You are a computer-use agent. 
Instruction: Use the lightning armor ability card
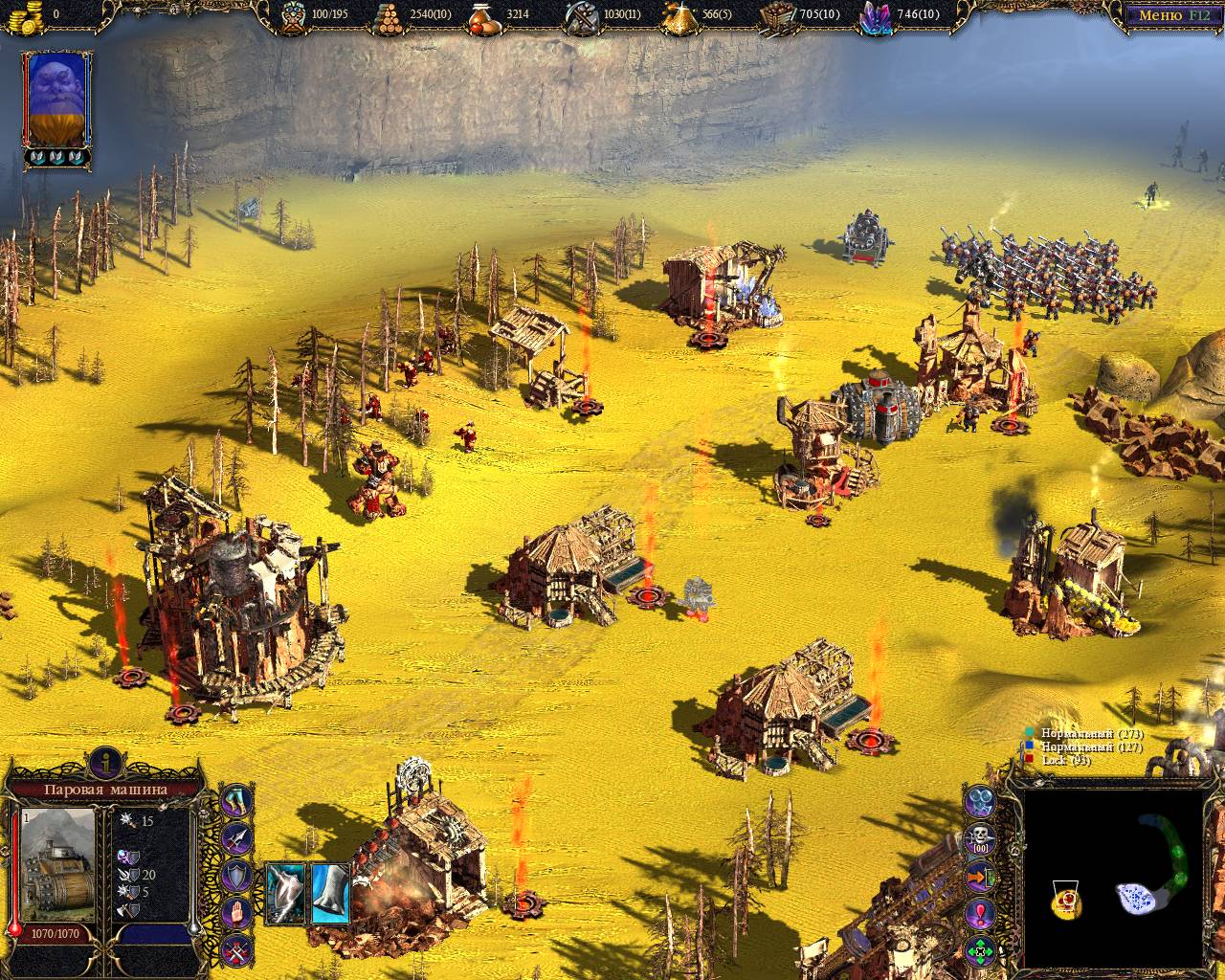point(284,892)
